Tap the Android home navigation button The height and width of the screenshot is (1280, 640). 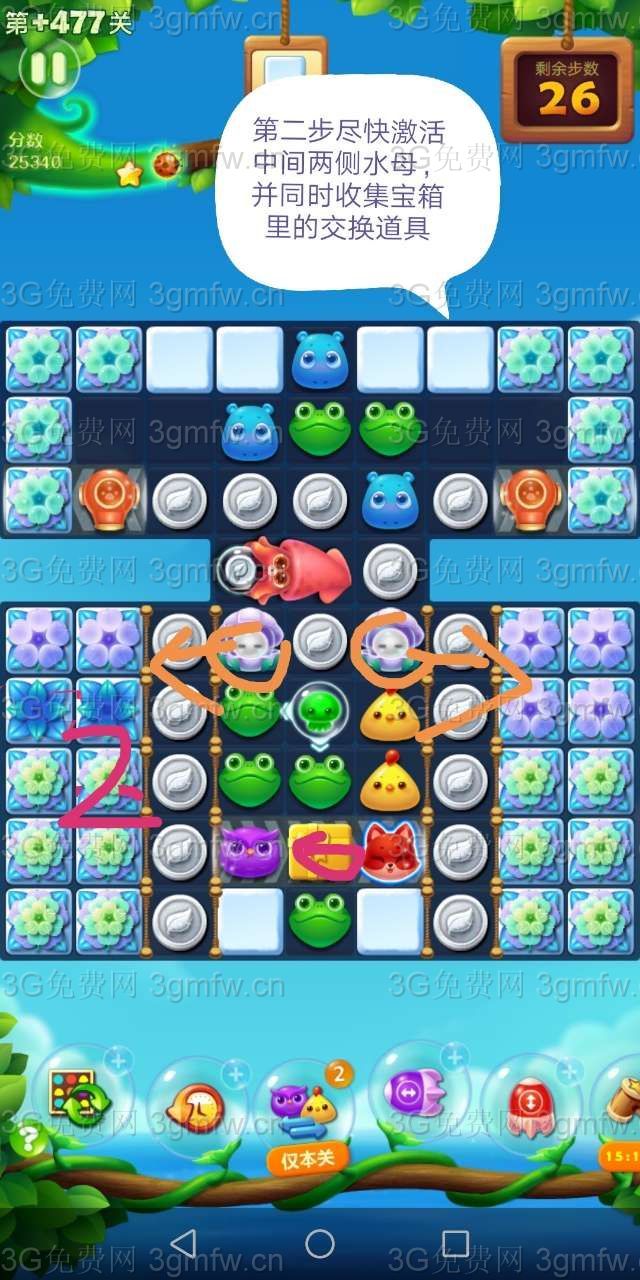click(x=320, y=1243)
